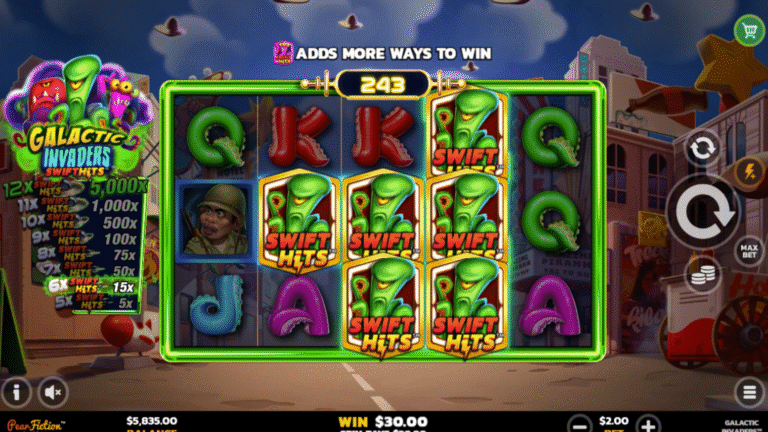Show the game info screen

coord(16,391)
